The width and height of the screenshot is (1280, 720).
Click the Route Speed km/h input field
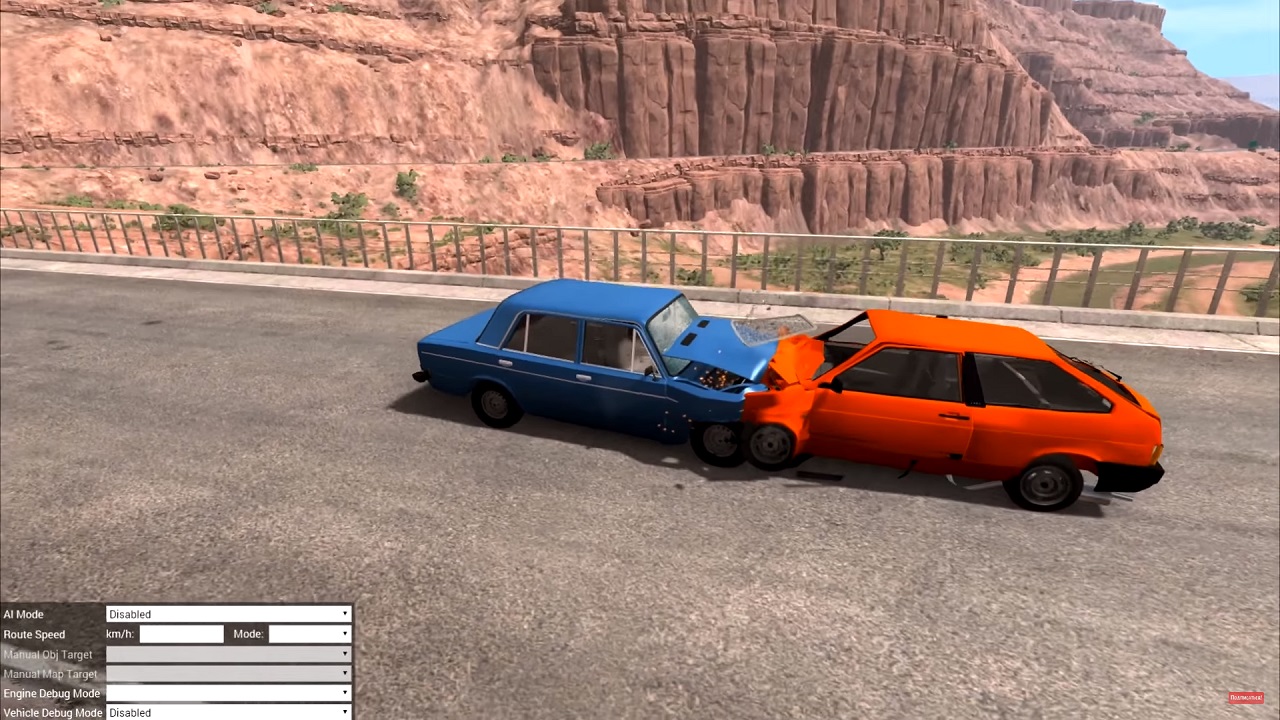coord(181,634)
